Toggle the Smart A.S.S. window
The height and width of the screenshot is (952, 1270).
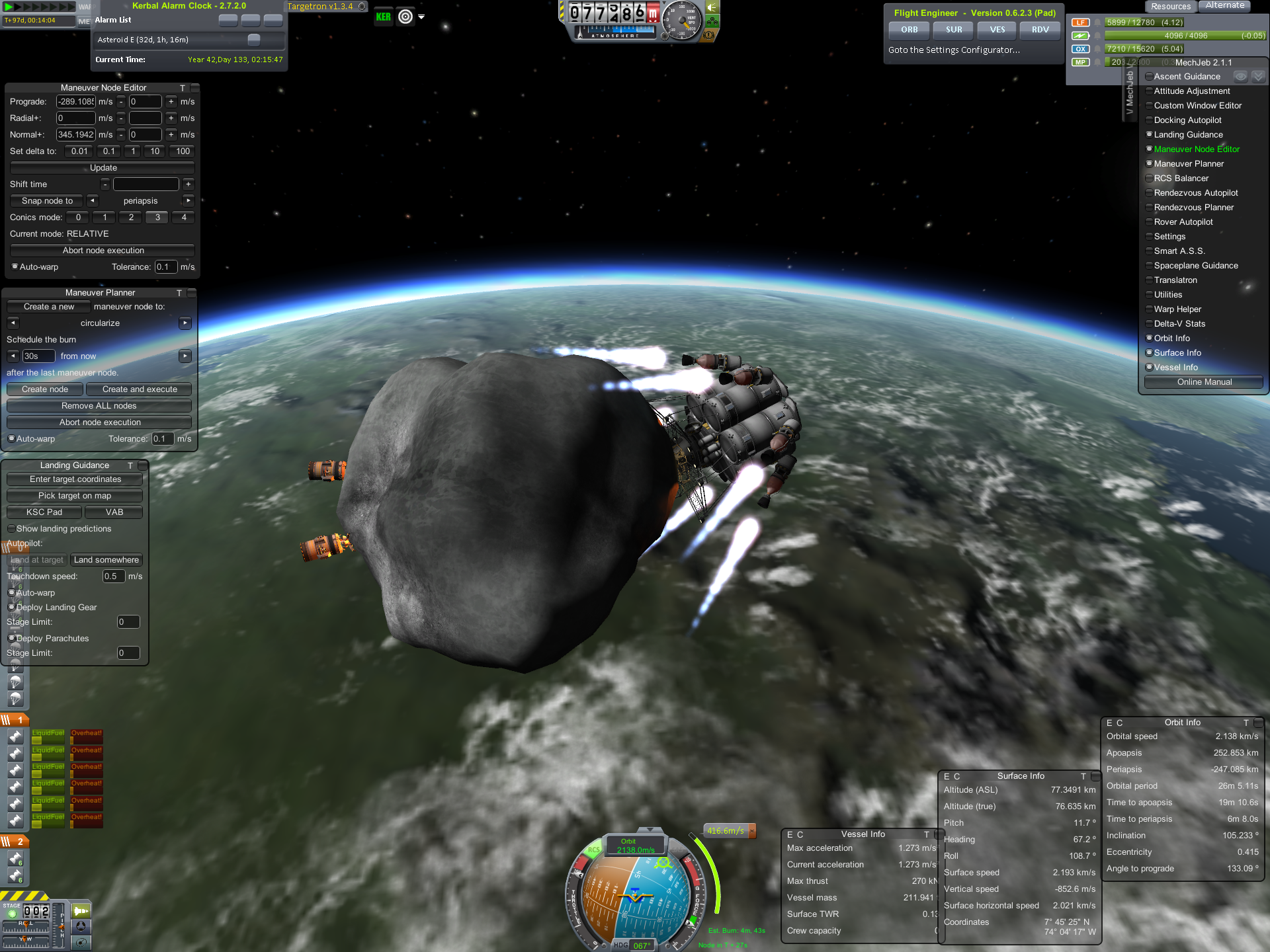pos(1179,251)
